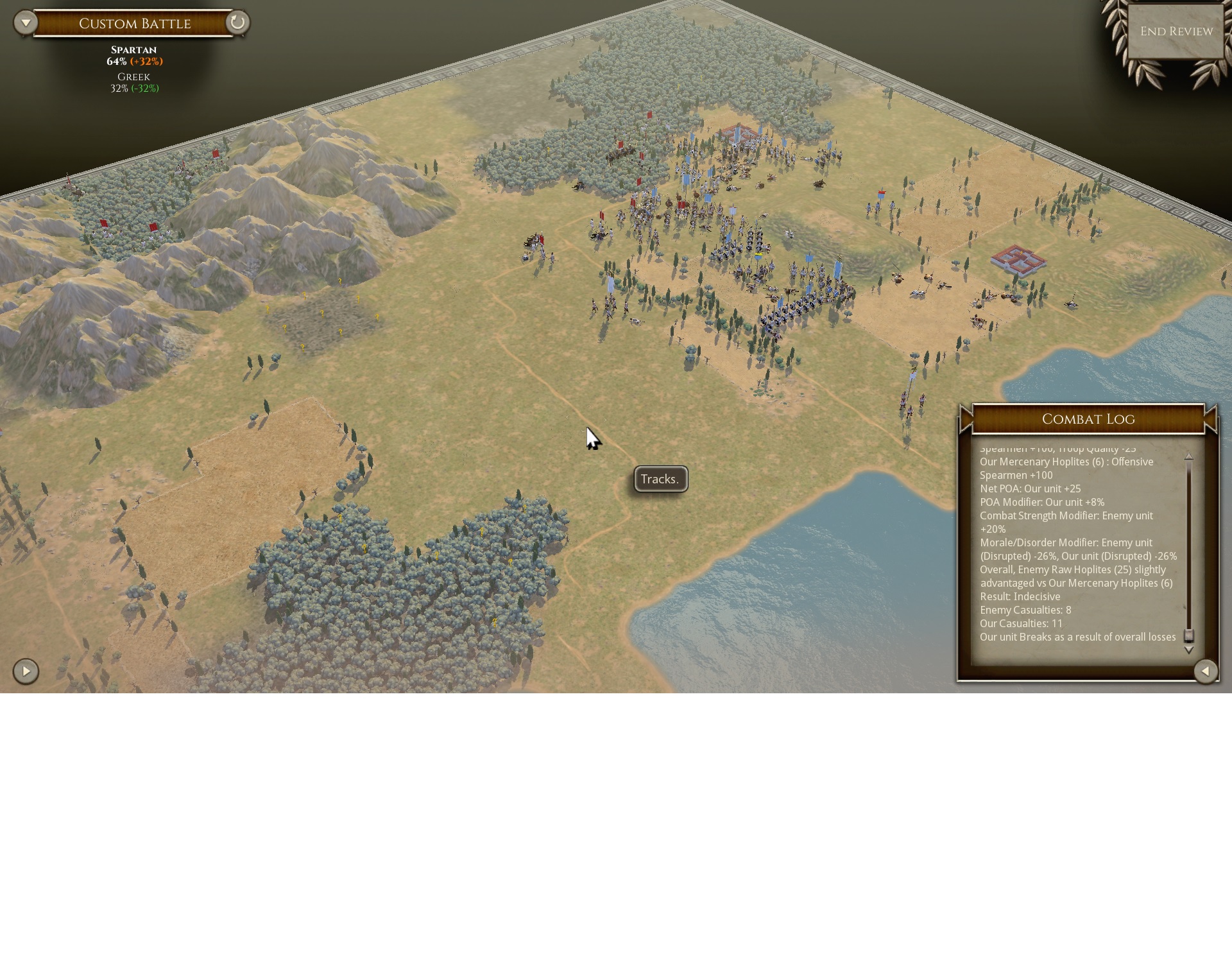Collapse the Combat Log panel arrow

coord(1206,671)
